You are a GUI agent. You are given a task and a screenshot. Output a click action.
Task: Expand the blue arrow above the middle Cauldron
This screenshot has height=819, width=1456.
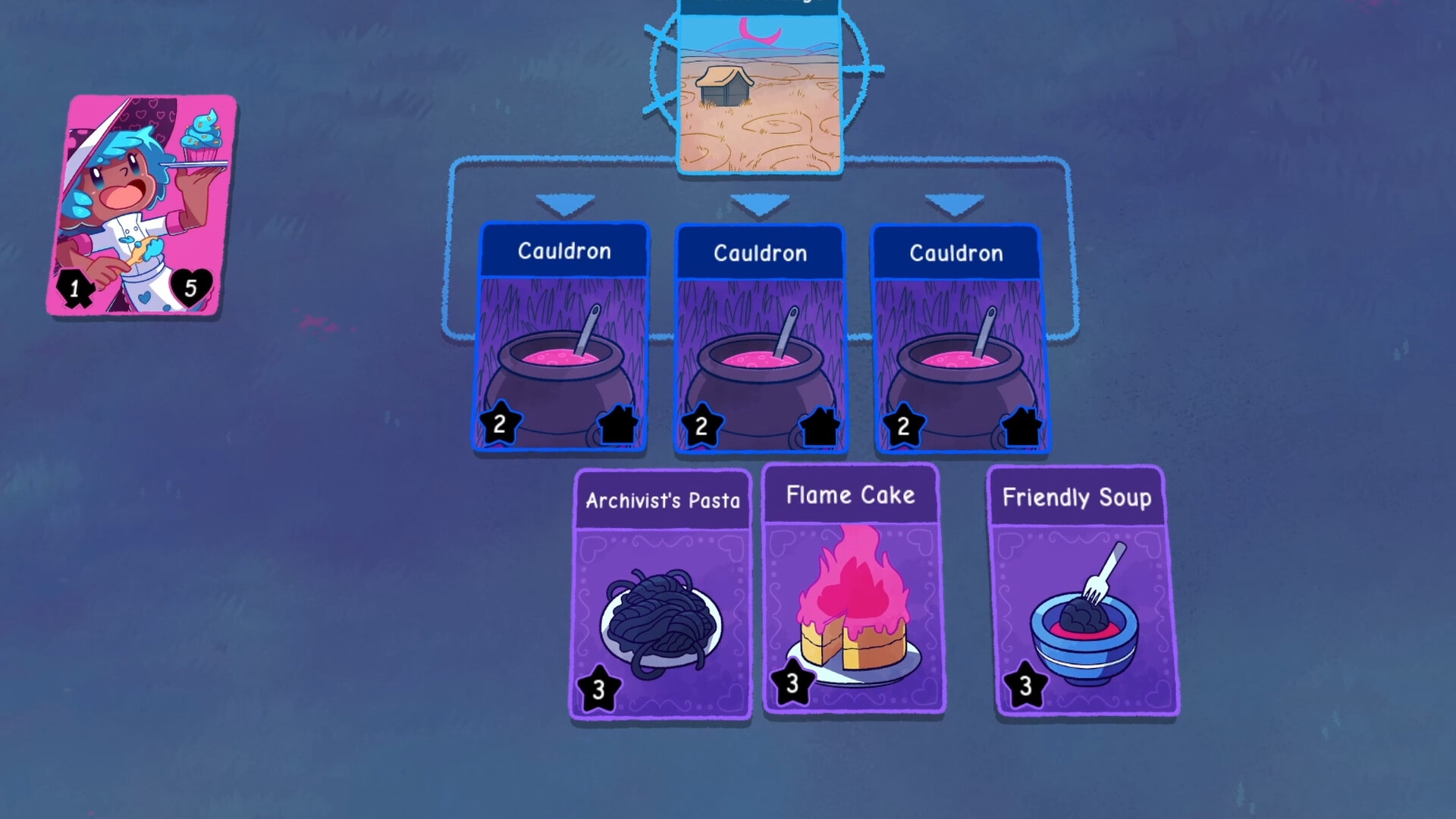click(761, 201)
